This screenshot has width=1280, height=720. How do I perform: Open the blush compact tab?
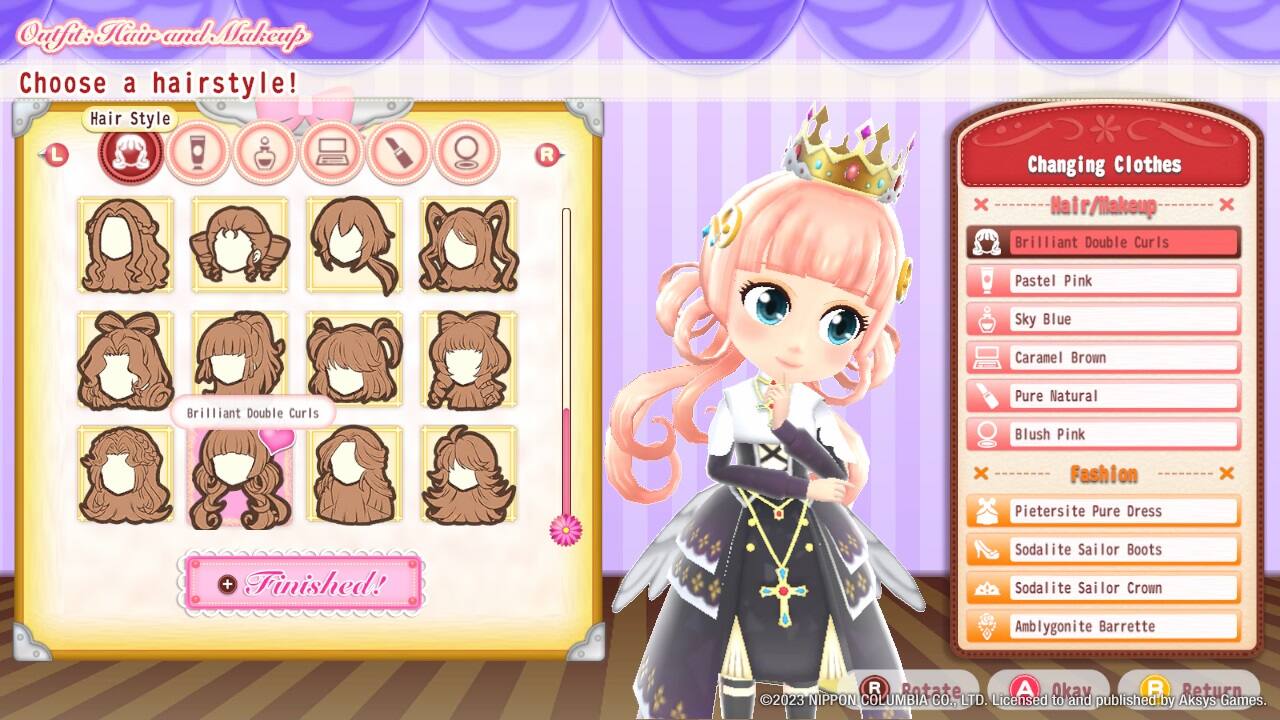pyautogui.click(x=467, y=152)
